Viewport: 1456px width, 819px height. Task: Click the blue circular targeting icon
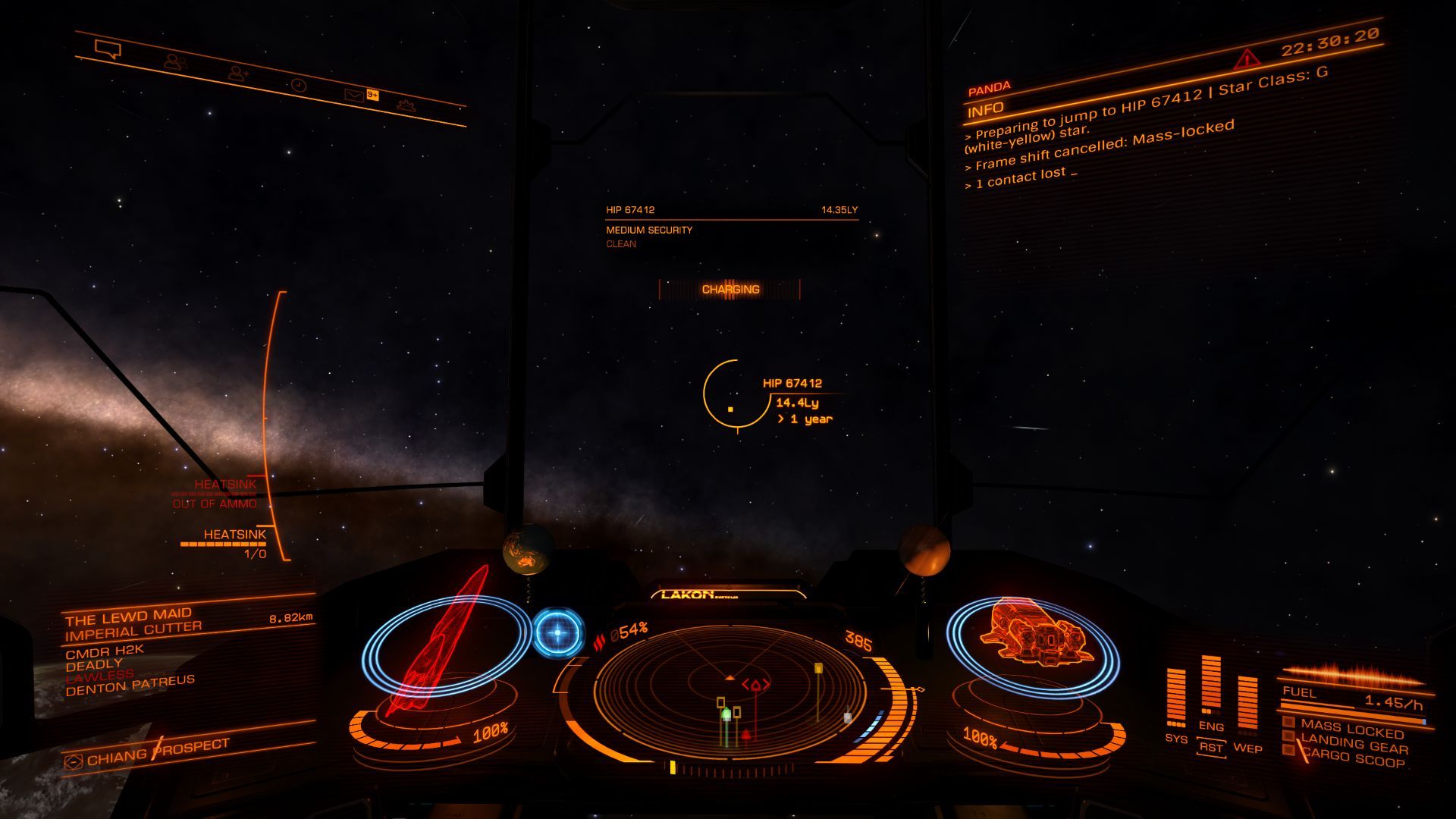point(558,632)
